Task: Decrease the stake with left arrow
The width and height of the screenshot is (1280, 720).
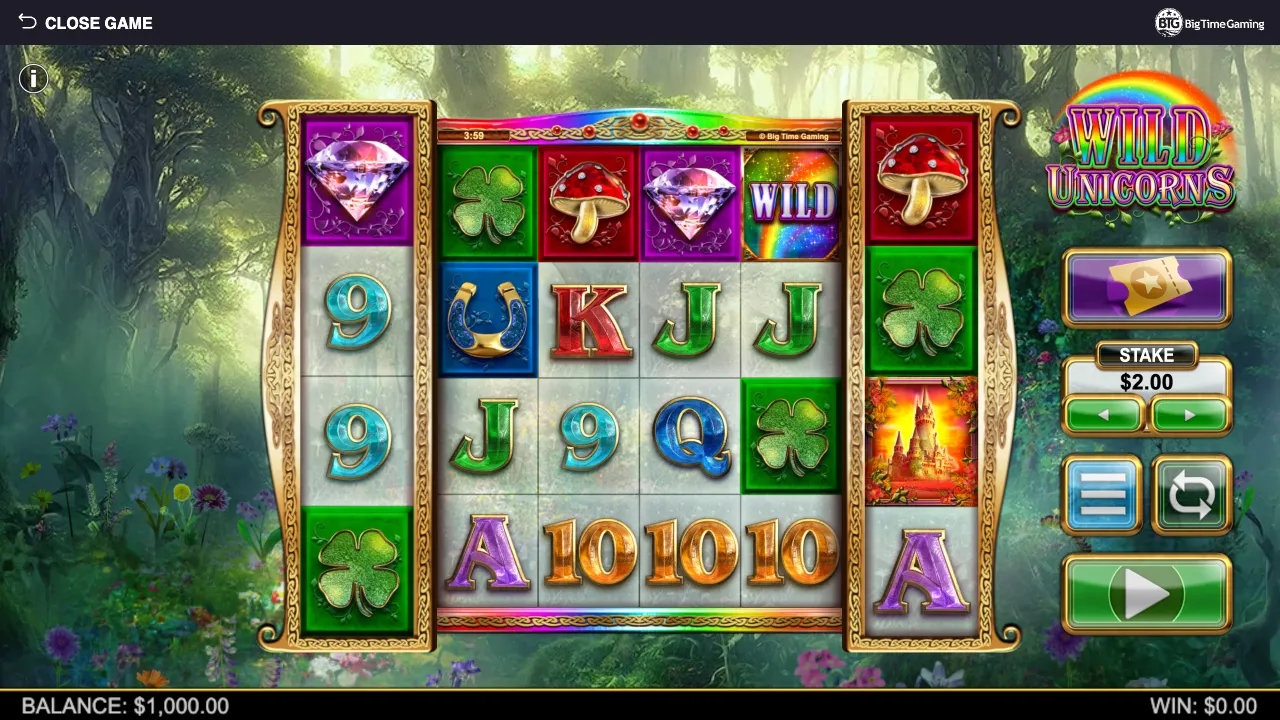Action: [x=1103, y=415]
